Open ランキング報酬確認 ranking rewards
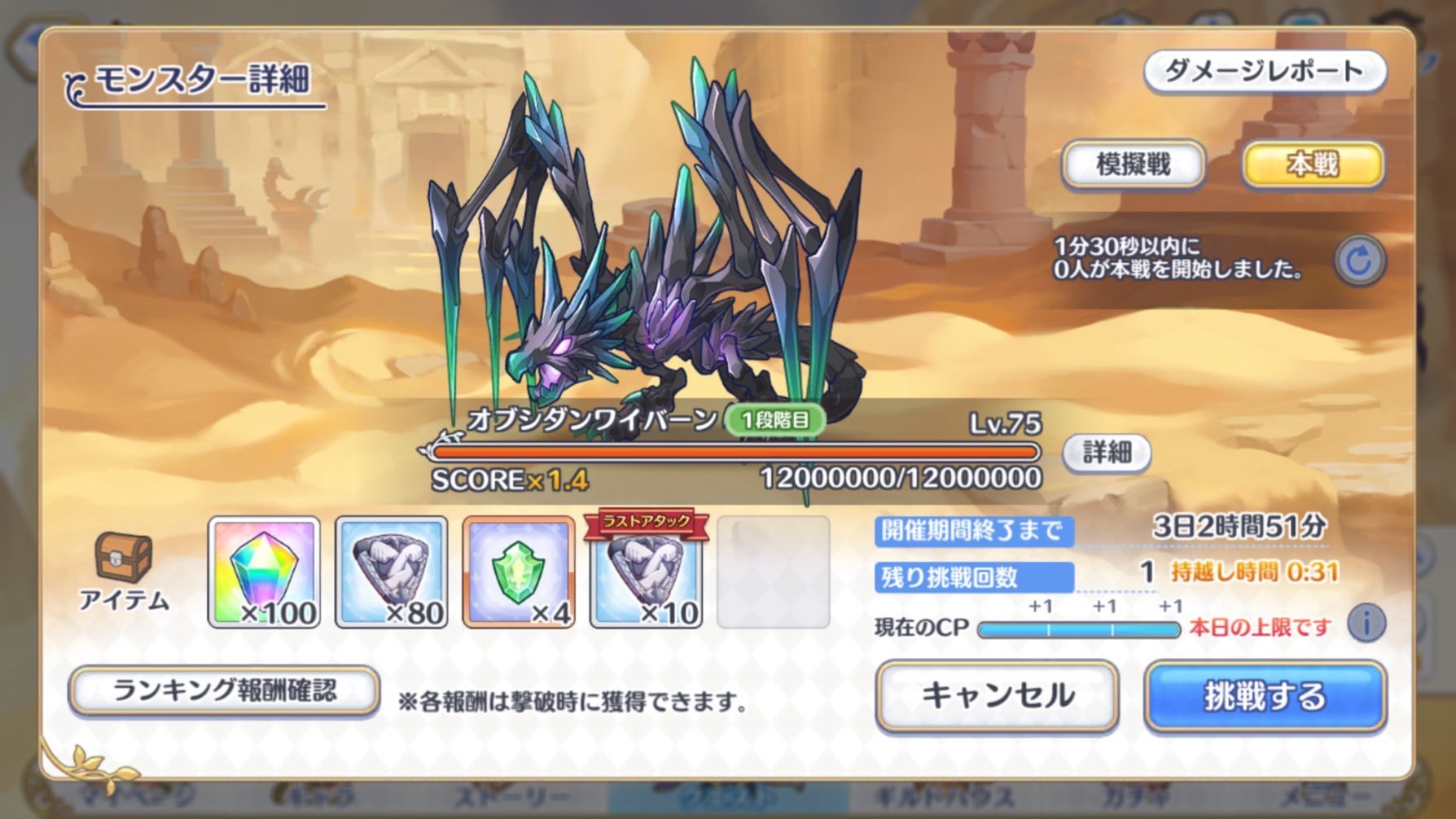 point(222,690)
